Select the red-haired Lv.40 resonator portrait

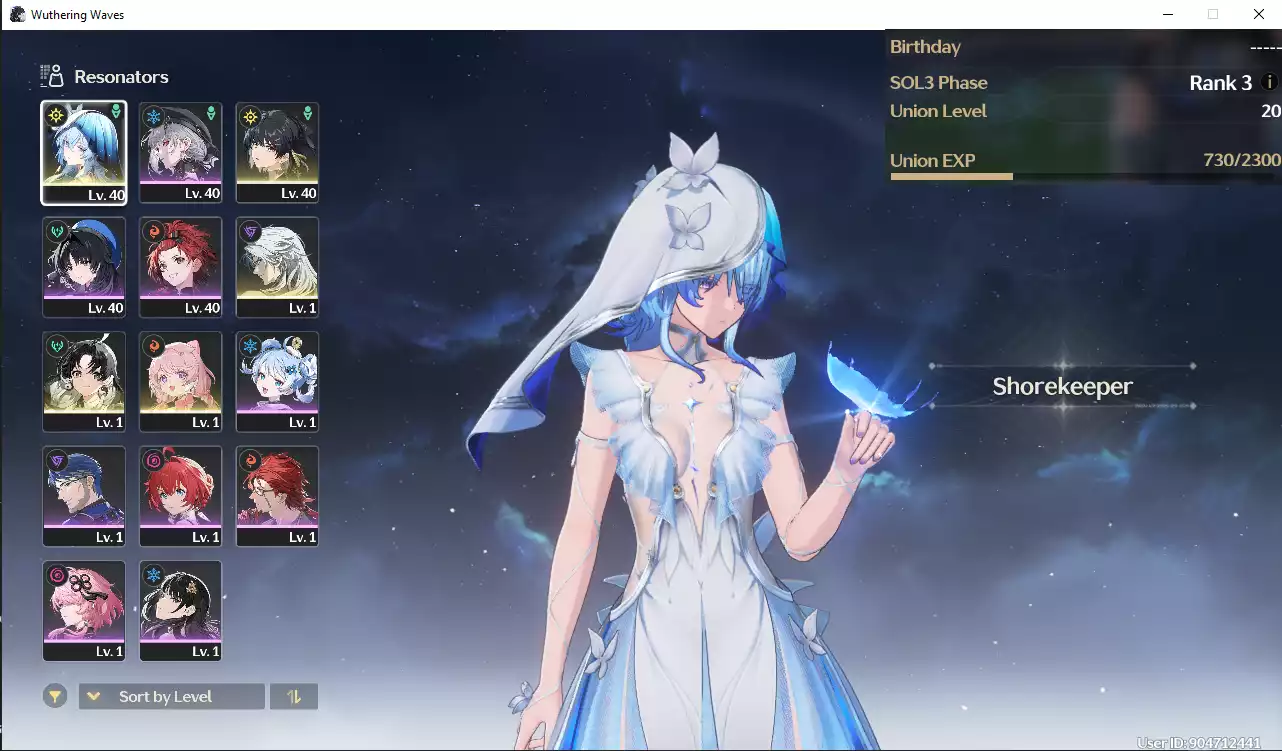[x=180, y=267]
